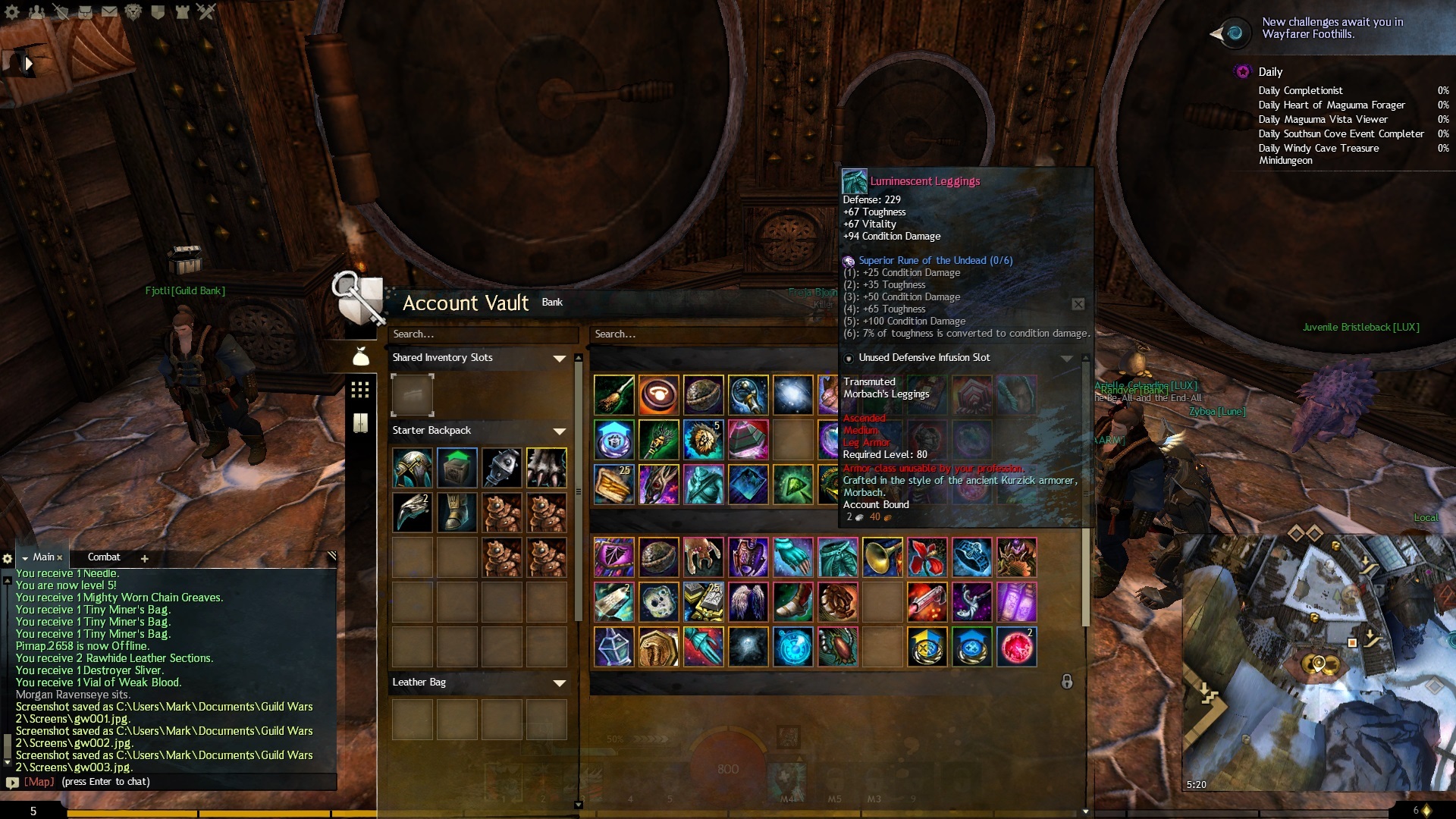
Task: Click the bank vault Search field
Action: (713, 334)
